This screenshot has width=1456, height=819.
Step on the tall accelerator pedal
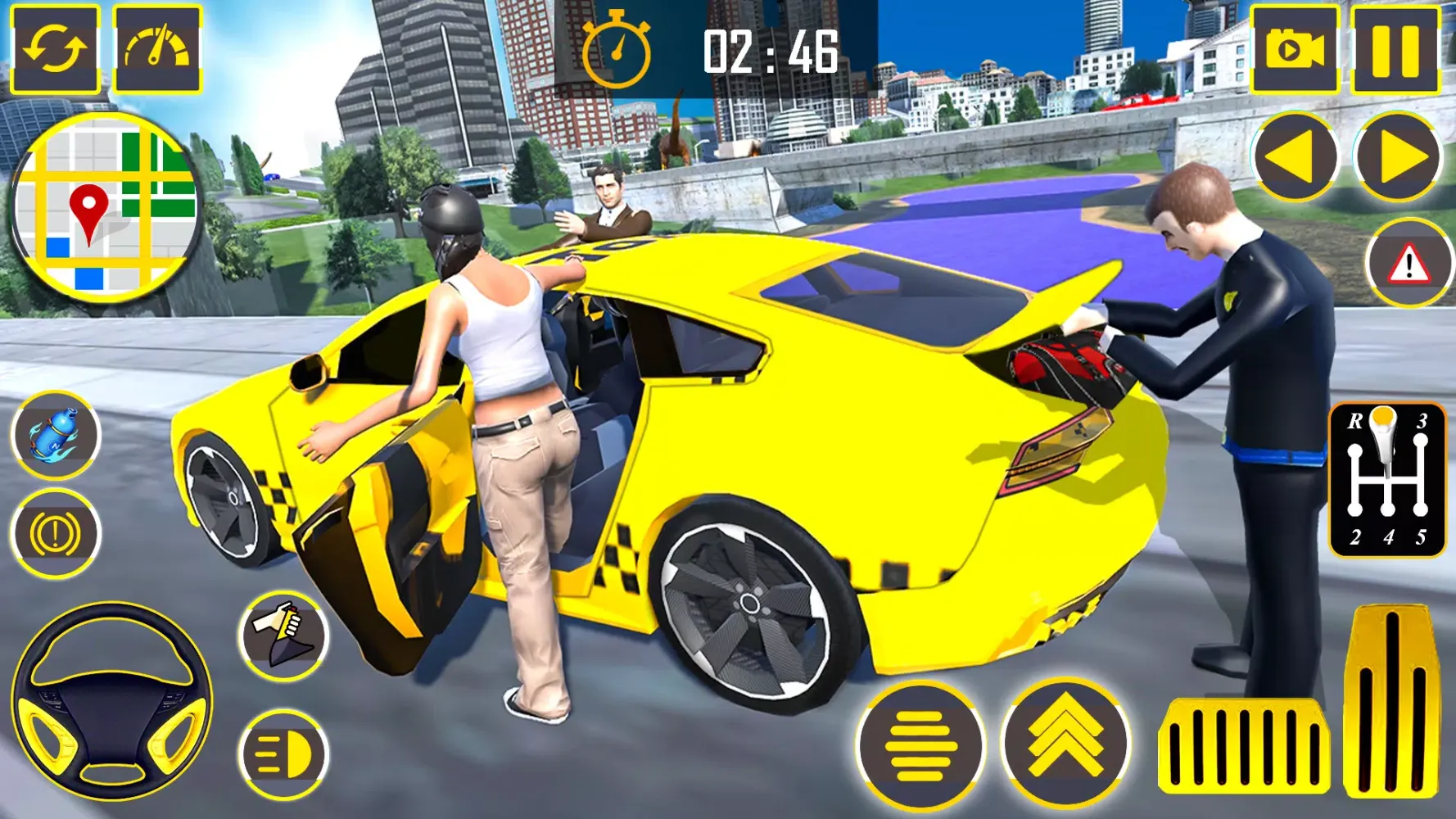point(1390,701)
